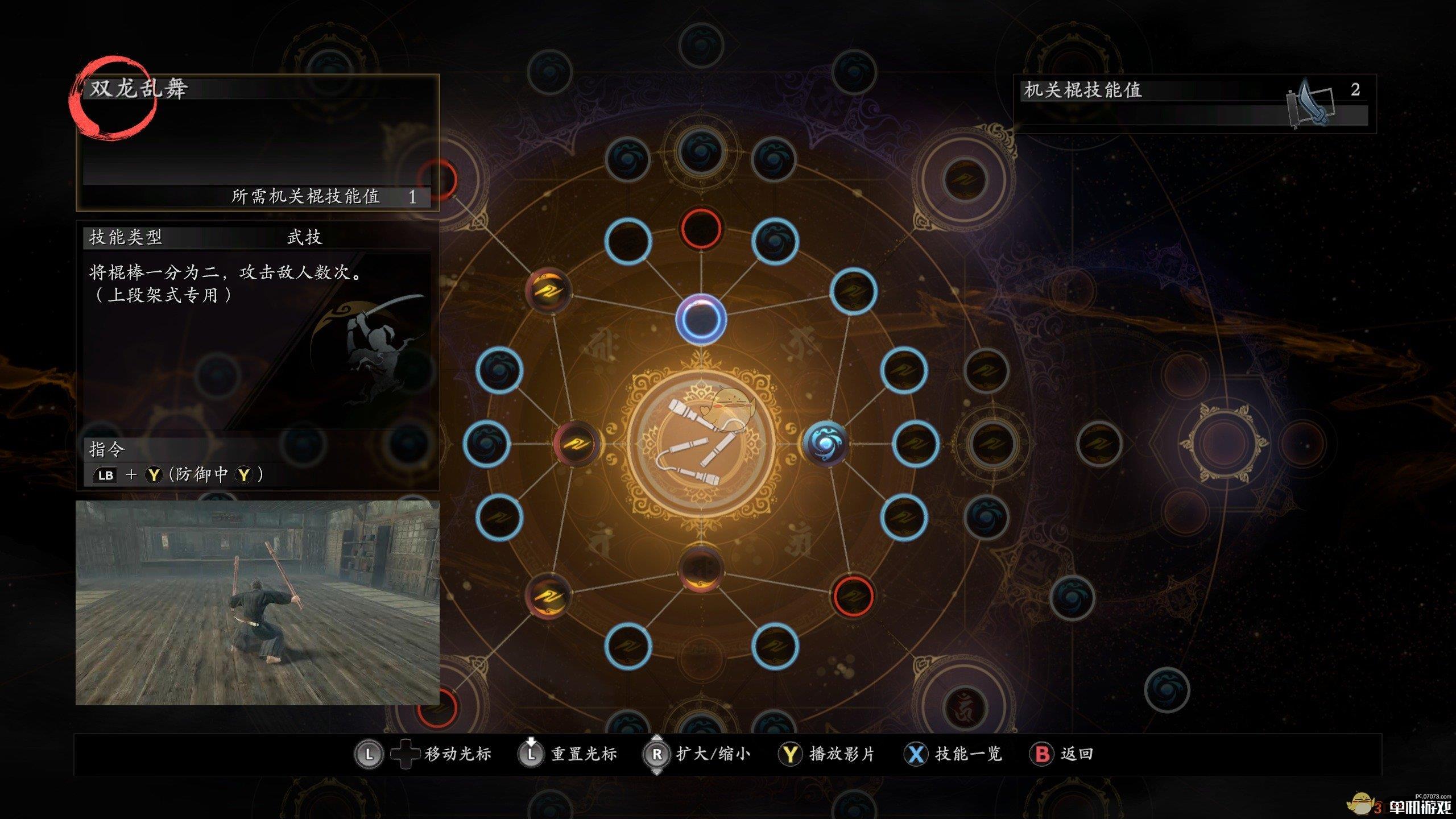Select the red-ringed node with the faint lightning mark
This screenshot has height=819, width=1456.
[853, 595]
